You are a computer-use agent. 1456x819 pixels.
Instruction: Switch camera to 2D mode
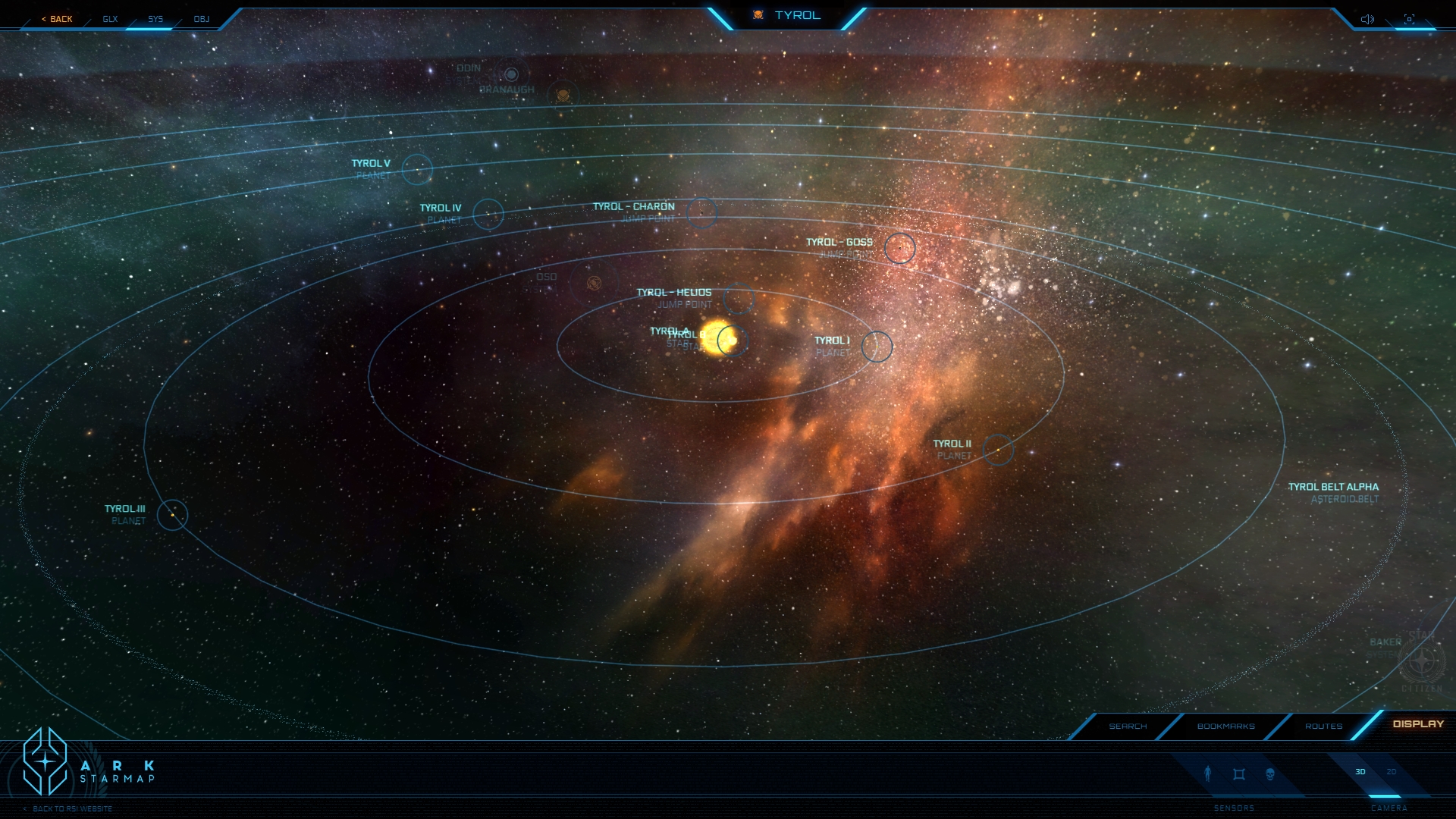click(1392, 772)
